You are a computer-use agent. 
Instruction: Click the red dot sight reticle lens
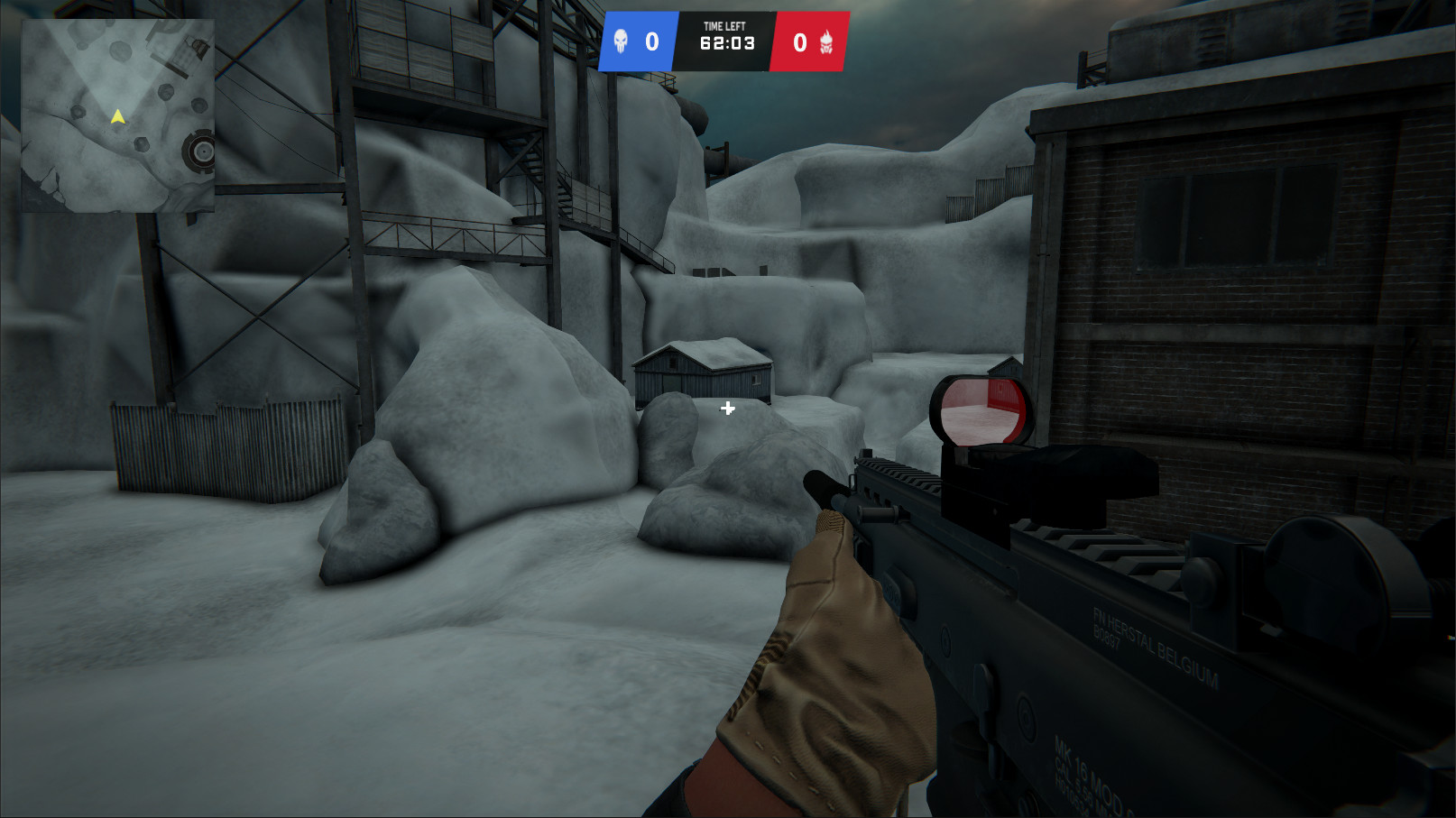981,410
